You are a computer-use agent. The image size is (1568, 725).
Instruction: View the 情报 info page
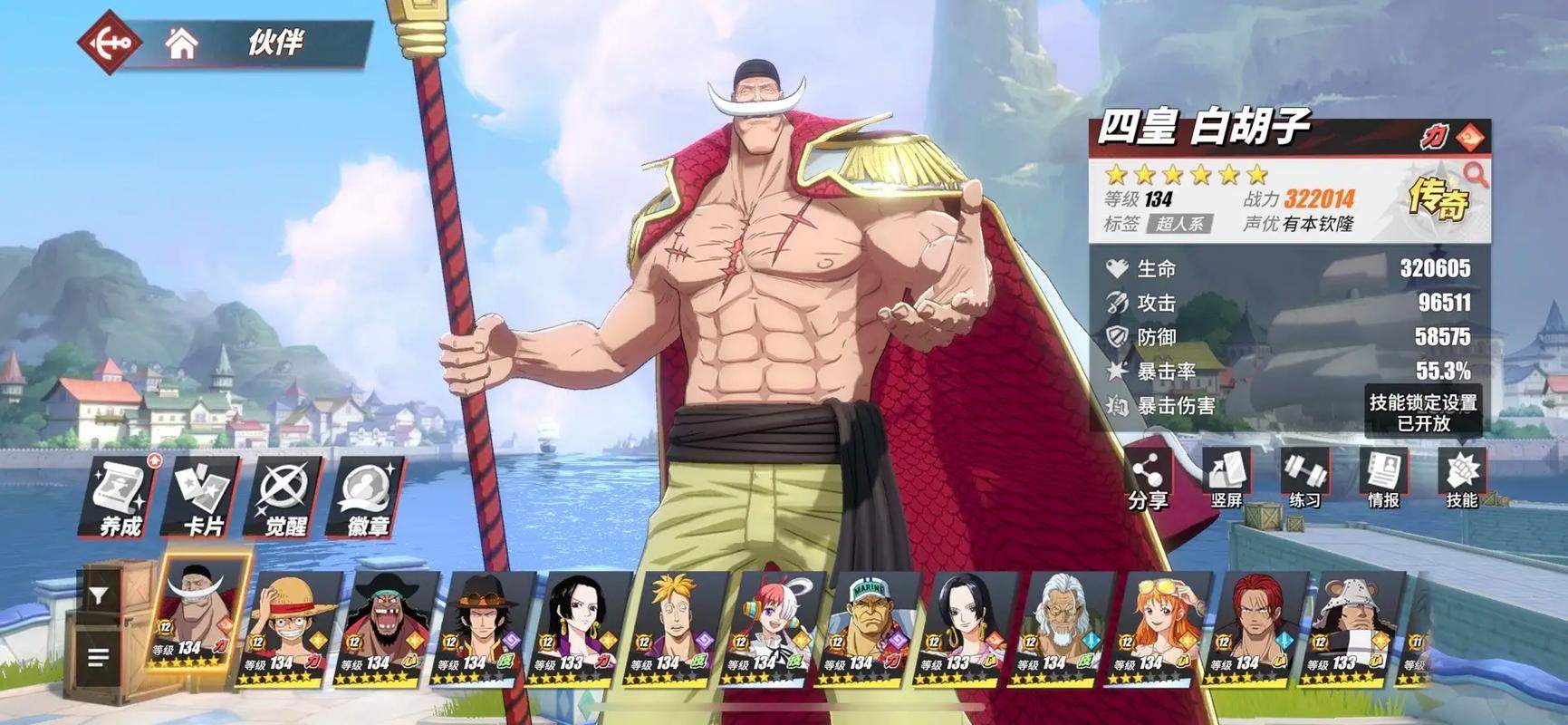(x=1383, y=480)
